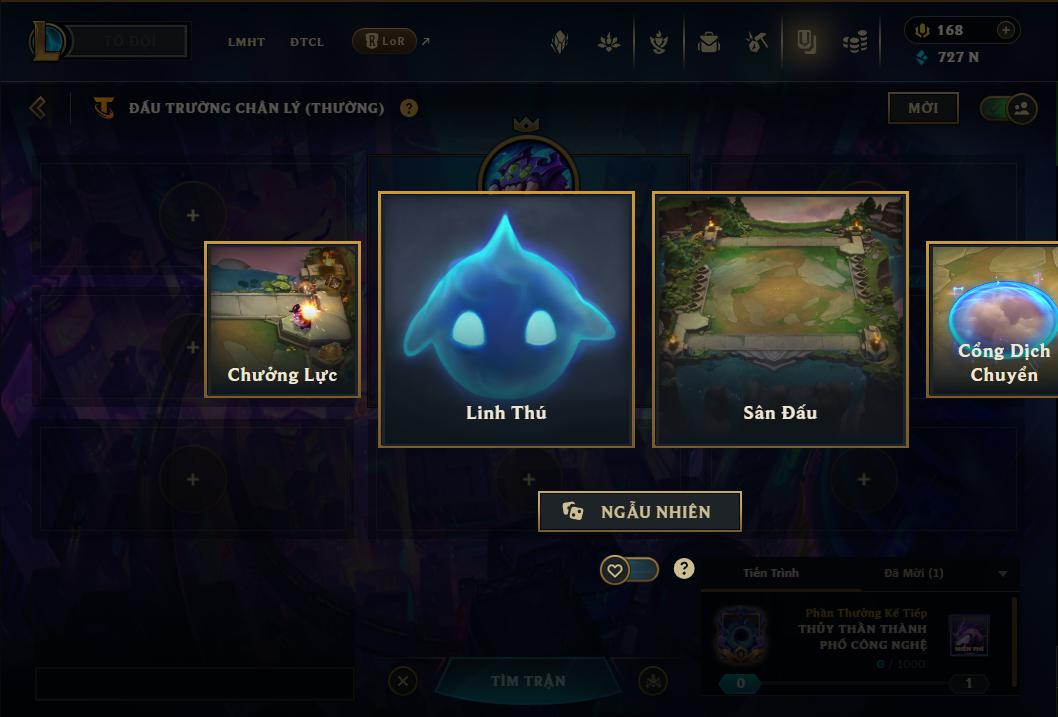Image resolution: width=1058 pixels, height=717 pixels.
Task: Click the Ngẫu Nhiên random button
Action: pos(640,511)
